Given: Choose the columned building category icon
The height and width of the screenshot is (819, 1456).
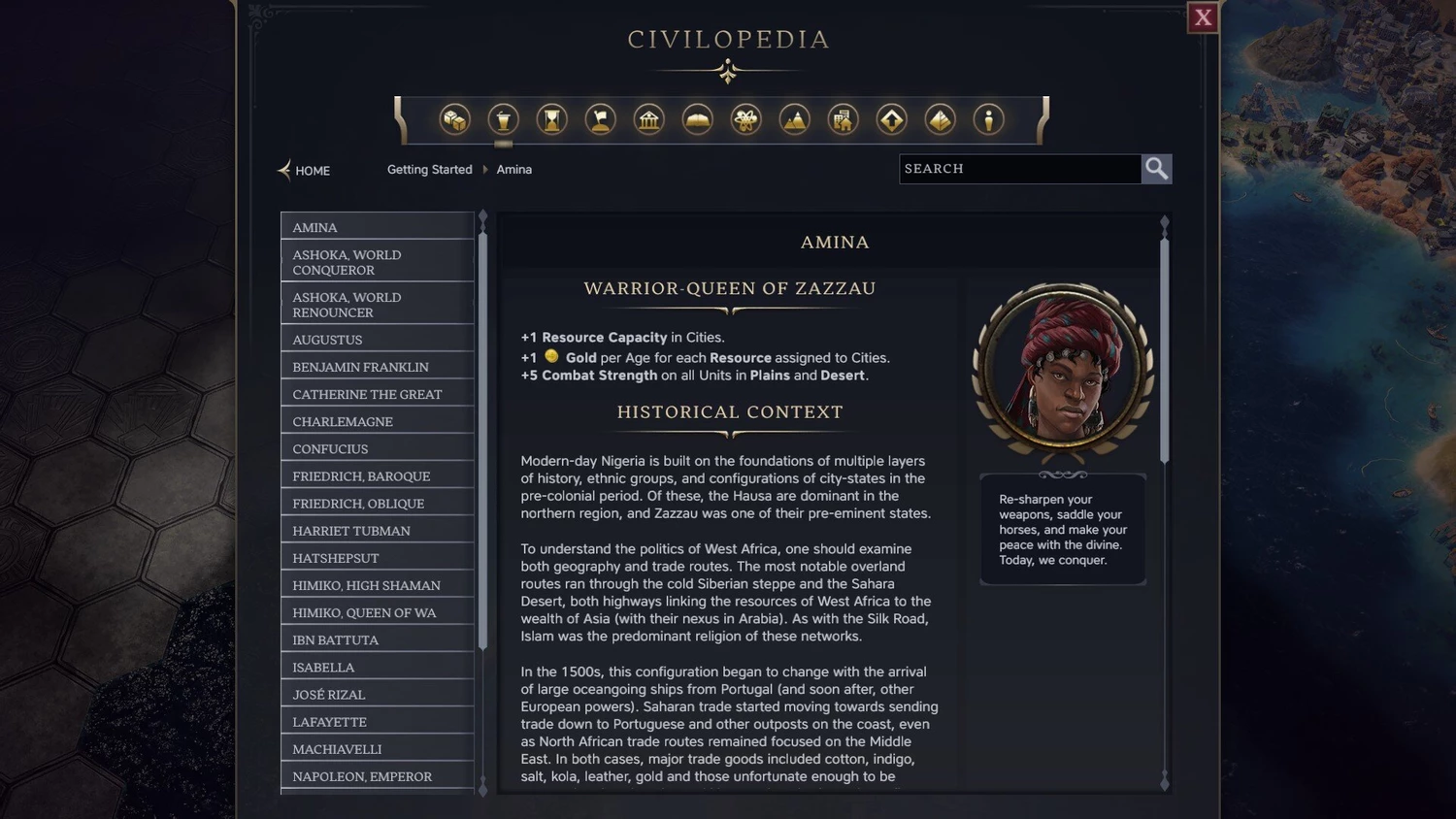Looking at the screenshot, I should [648, 120].
